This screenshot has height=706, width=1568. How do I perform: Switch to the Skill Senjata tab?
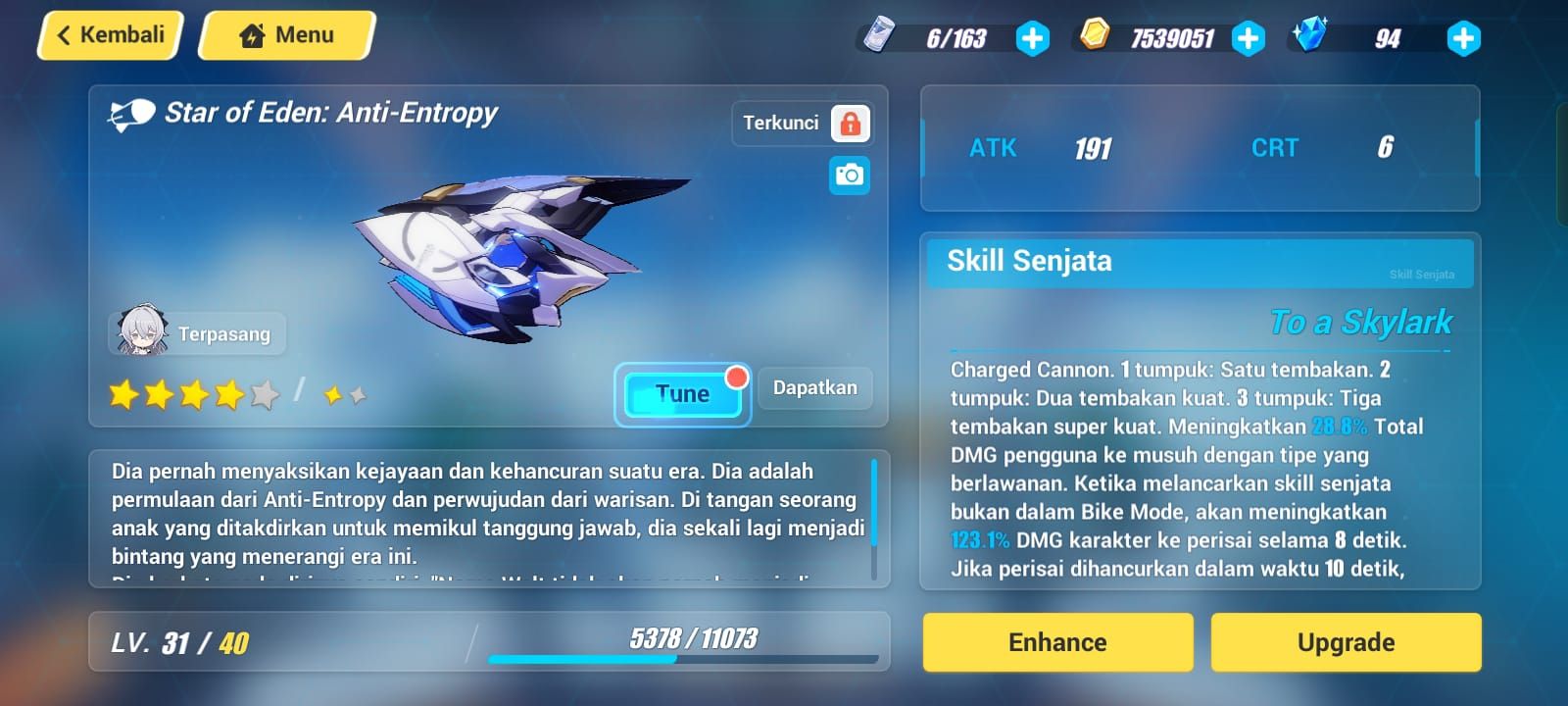pyautogui.click(x=1029, y=262)
